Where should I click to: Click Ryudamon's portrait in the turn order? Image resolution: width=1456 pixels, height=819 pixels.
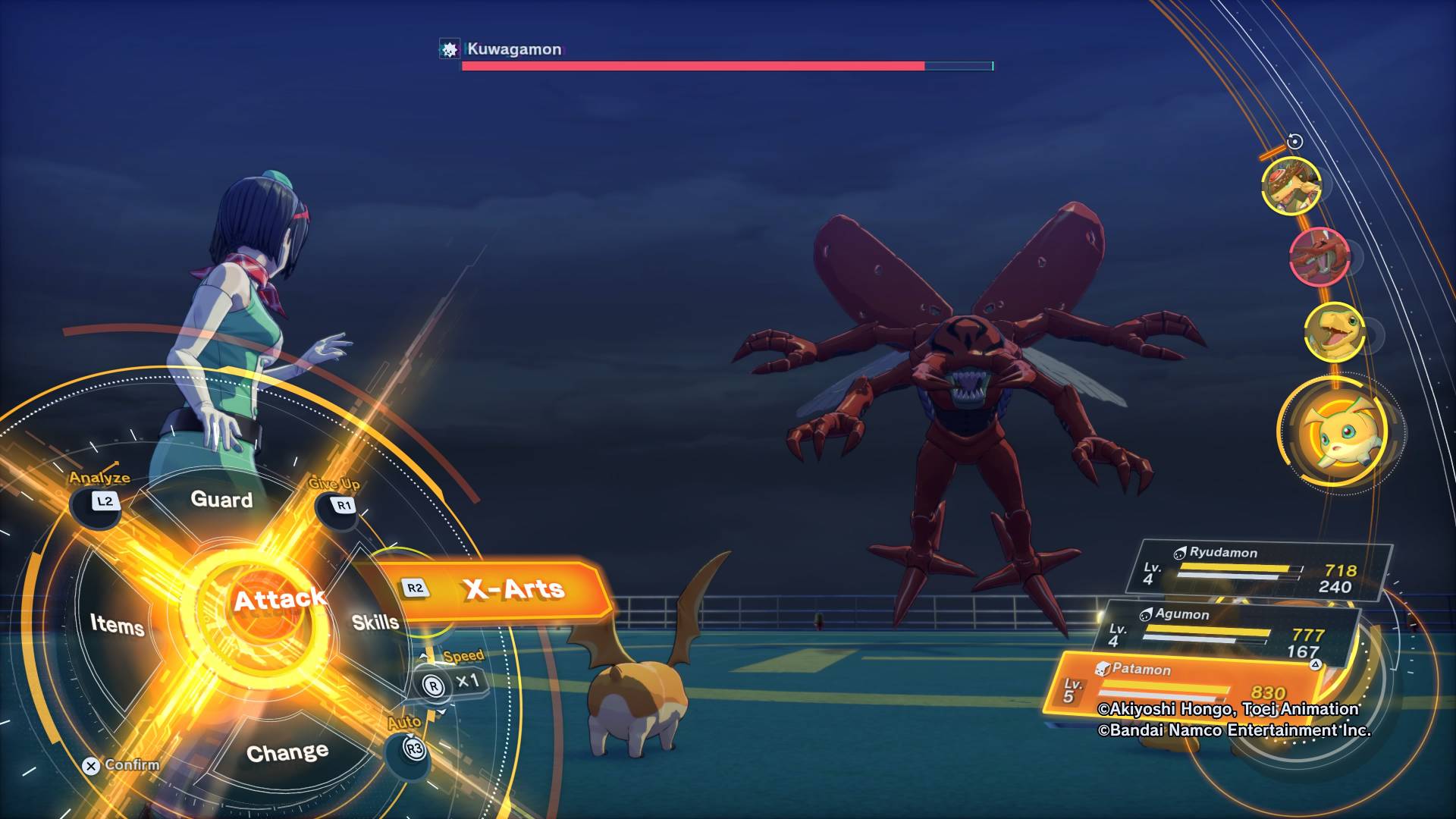click(x=1290, y=186)
